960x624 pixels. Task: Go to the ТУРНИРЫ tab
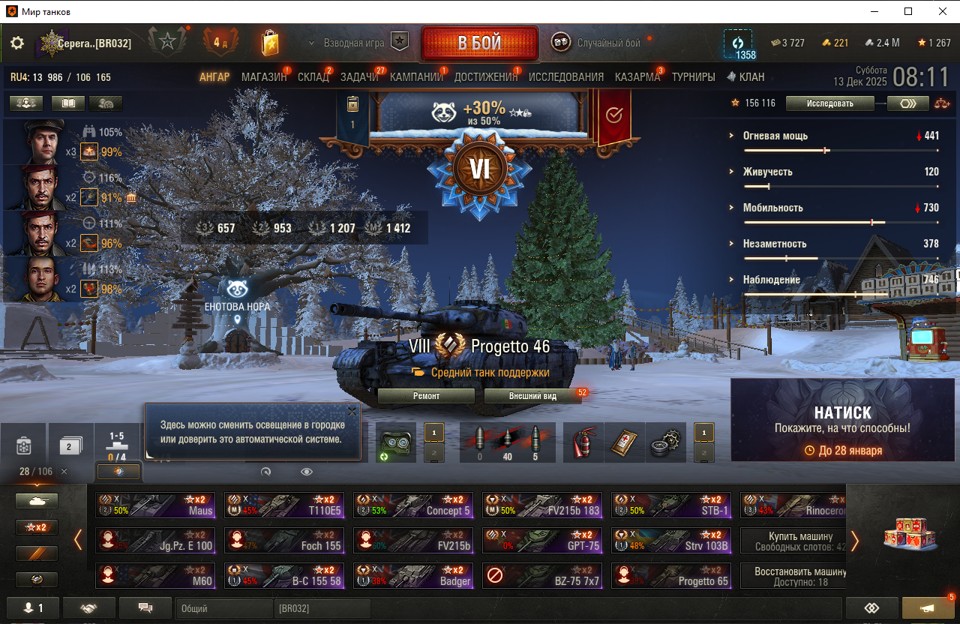pyautogui.click(x=693, y=77)
